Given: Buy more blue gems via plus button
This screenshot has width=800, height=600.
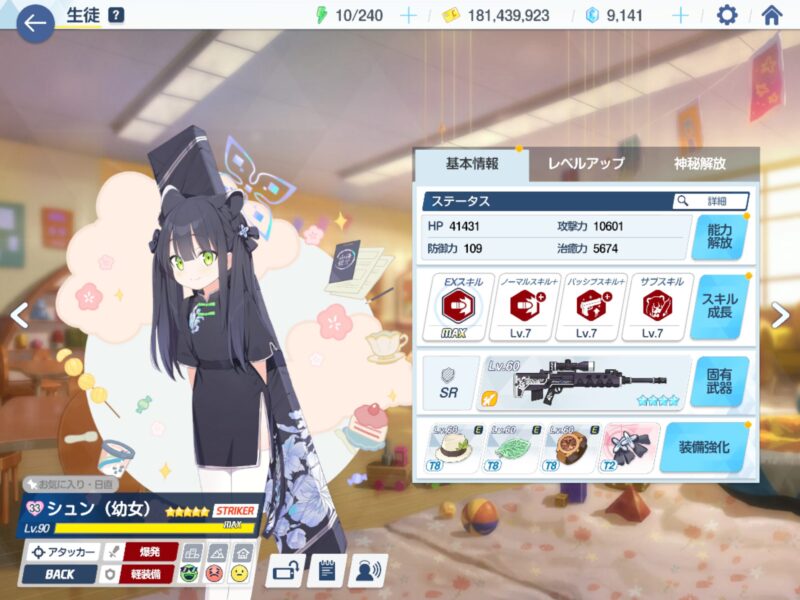Looking at the screenshot, I should (x=680, y=15).
